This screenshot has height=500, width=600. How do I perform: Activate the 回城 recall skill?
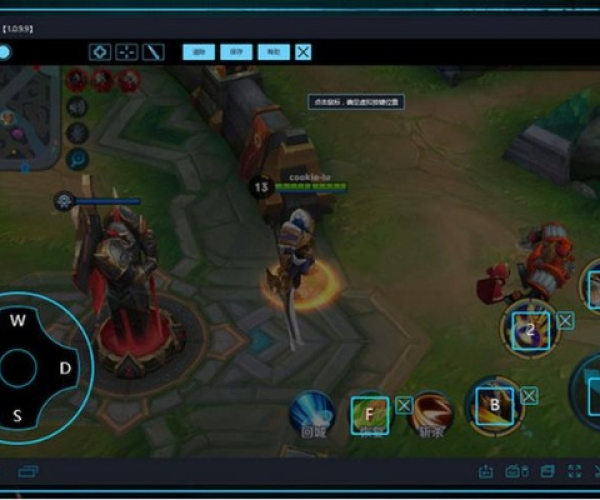tap(311, 412)
